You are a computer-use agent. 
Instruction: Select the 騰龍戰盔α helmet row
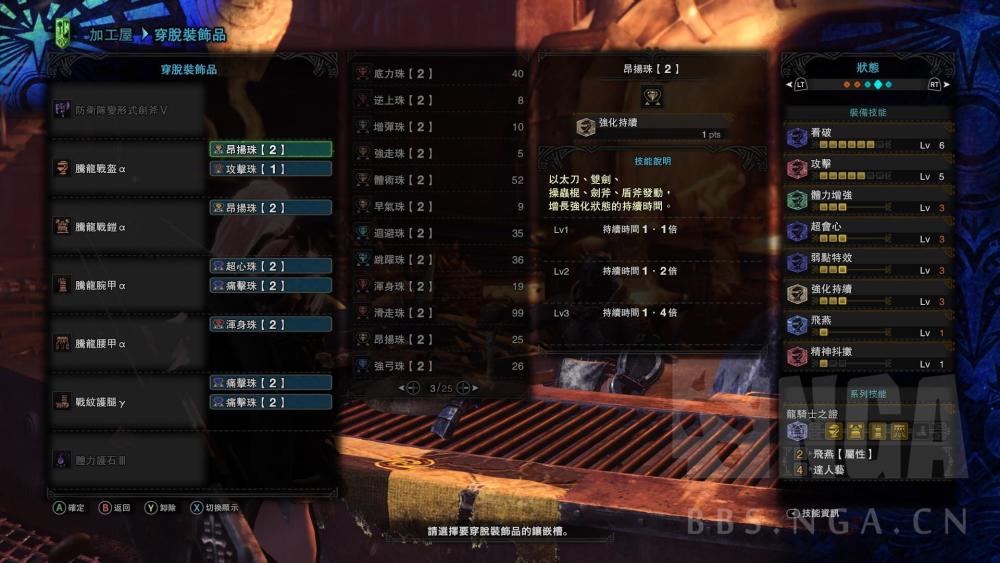pos(128,168)
